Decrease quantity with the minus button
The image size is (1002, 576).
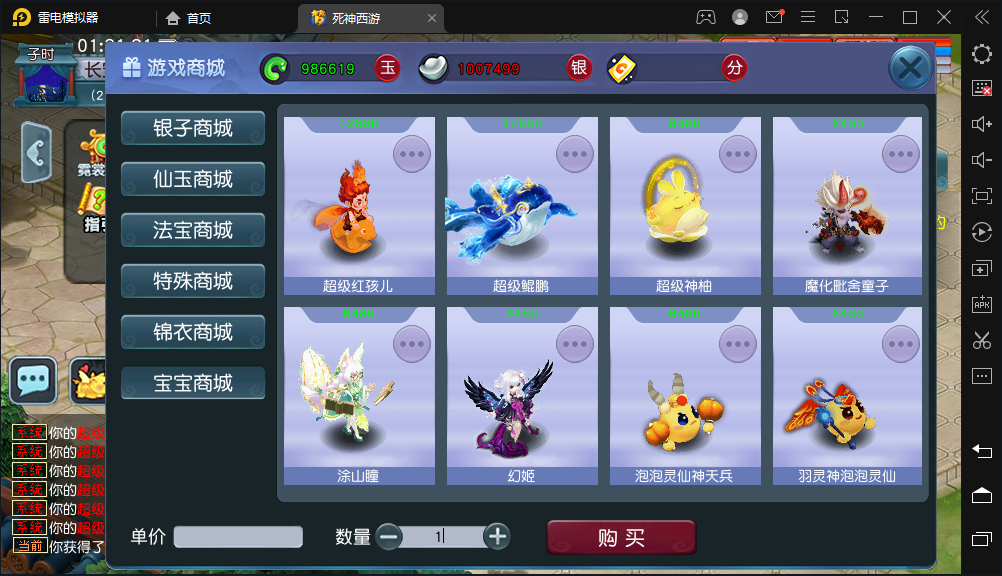pos(389,536)
